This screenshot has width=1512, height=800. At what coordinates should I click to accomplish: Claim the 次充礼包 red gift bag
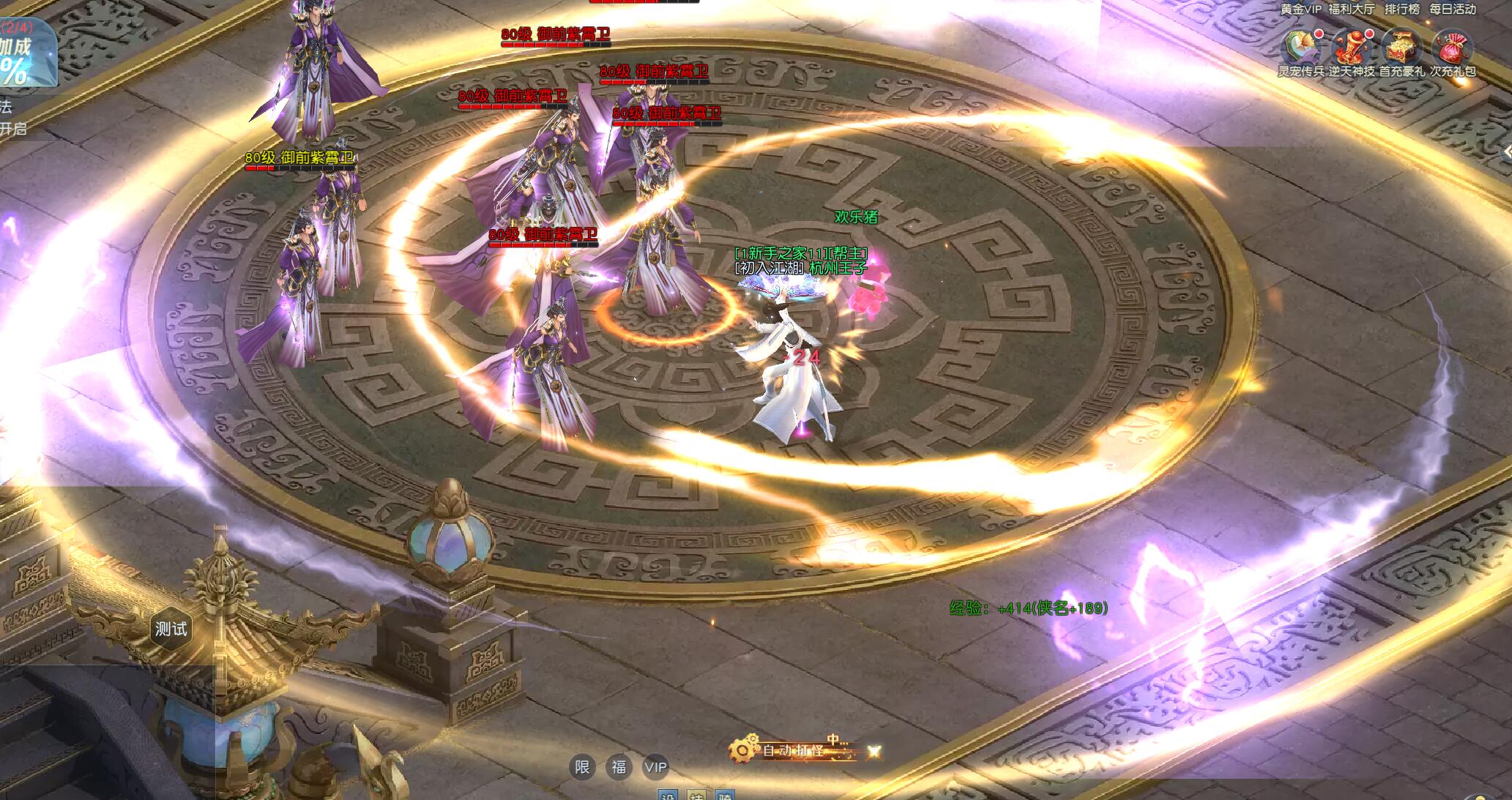point(1452,48)
